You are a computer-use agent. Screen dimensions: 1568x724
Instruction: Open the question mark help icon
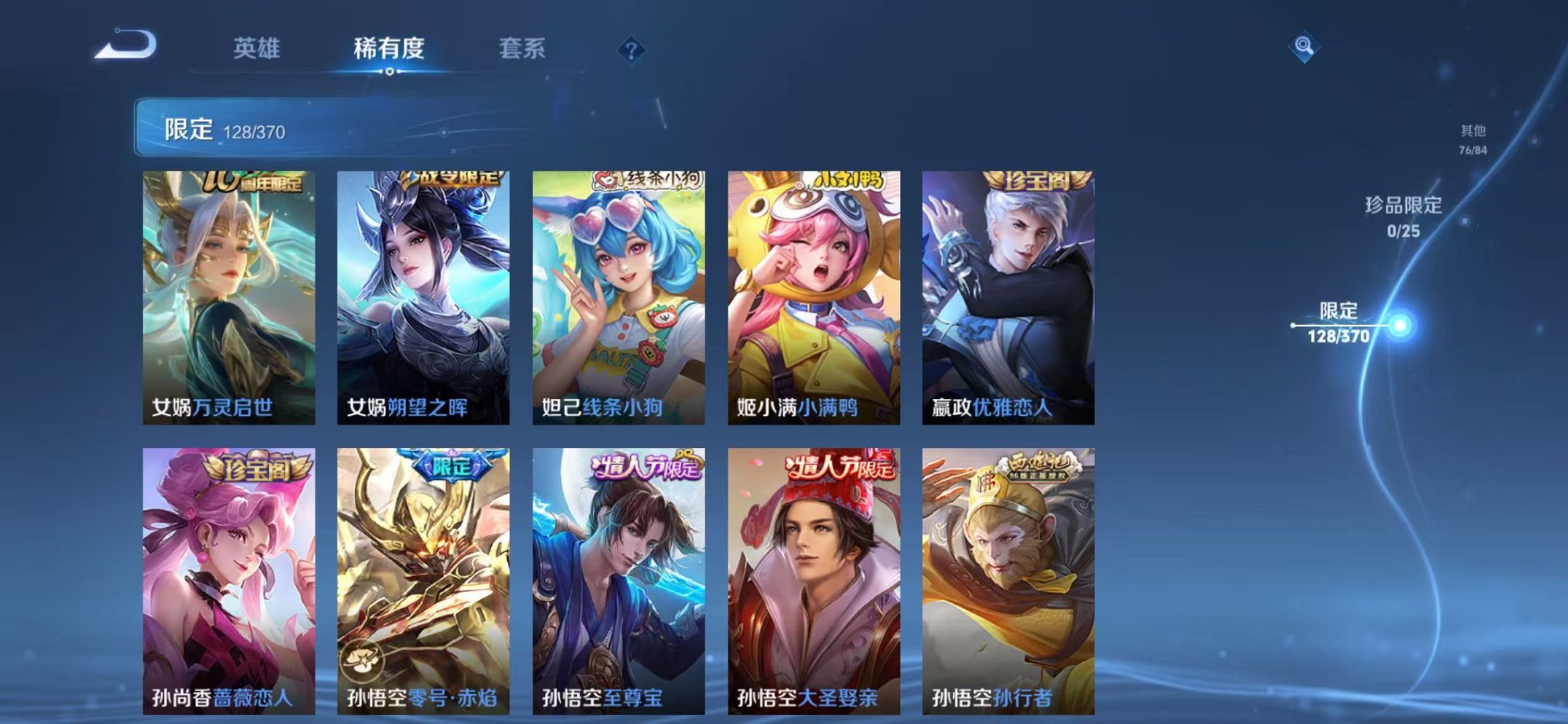pos(632,50)
